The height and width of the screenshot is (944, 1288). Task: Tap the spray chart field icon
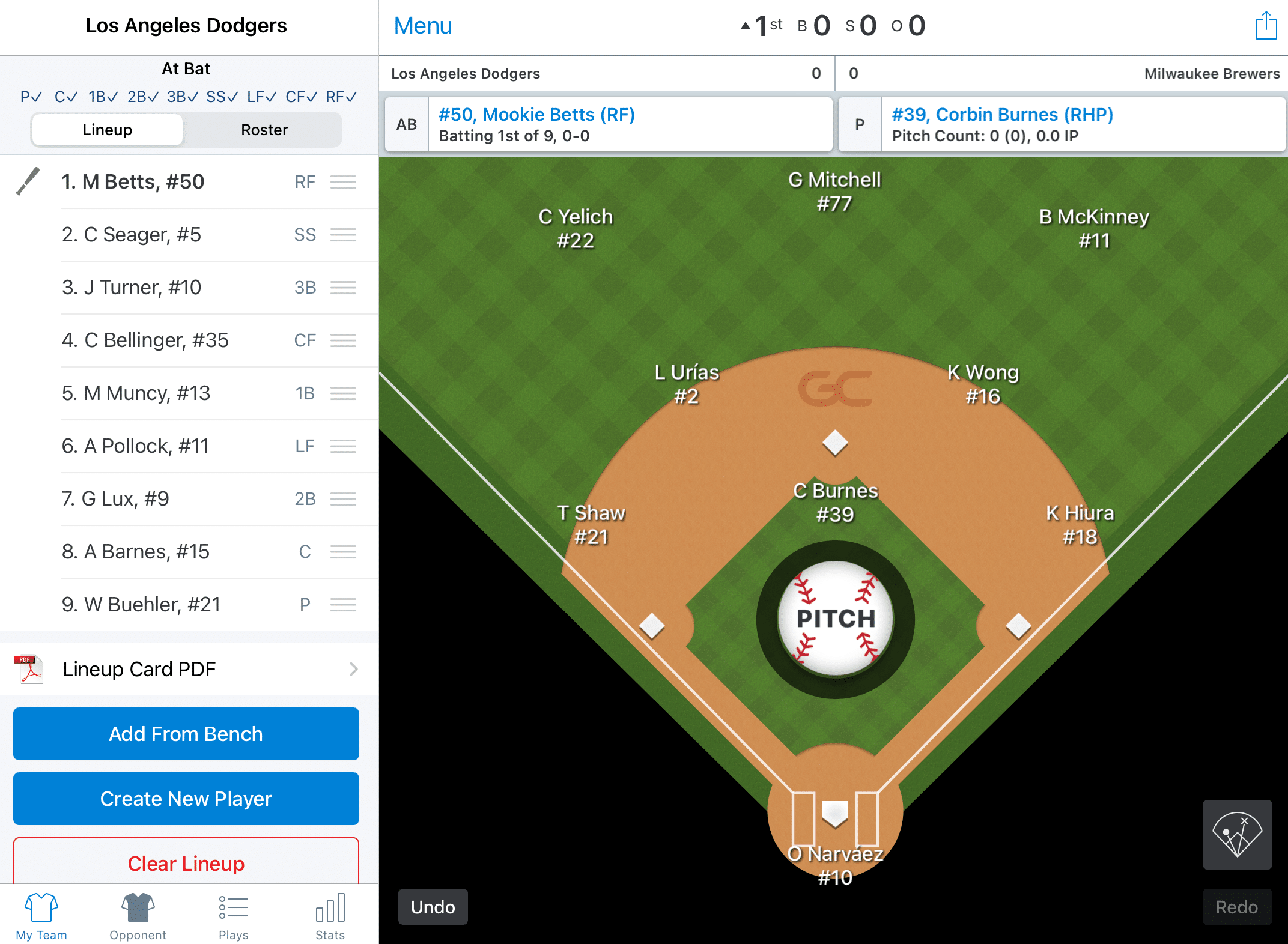[x=1236, y=835]
